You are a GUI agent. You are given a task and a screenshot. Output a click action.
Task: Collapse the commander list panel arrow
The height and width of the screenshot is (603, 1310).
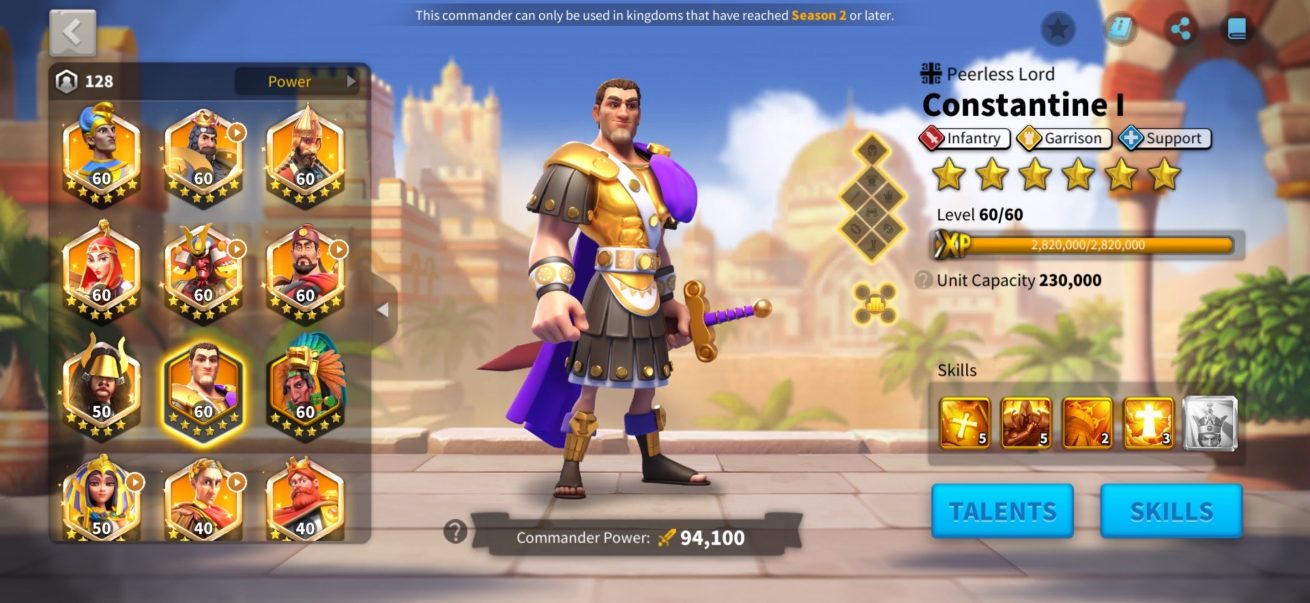[x=382, y=311]
